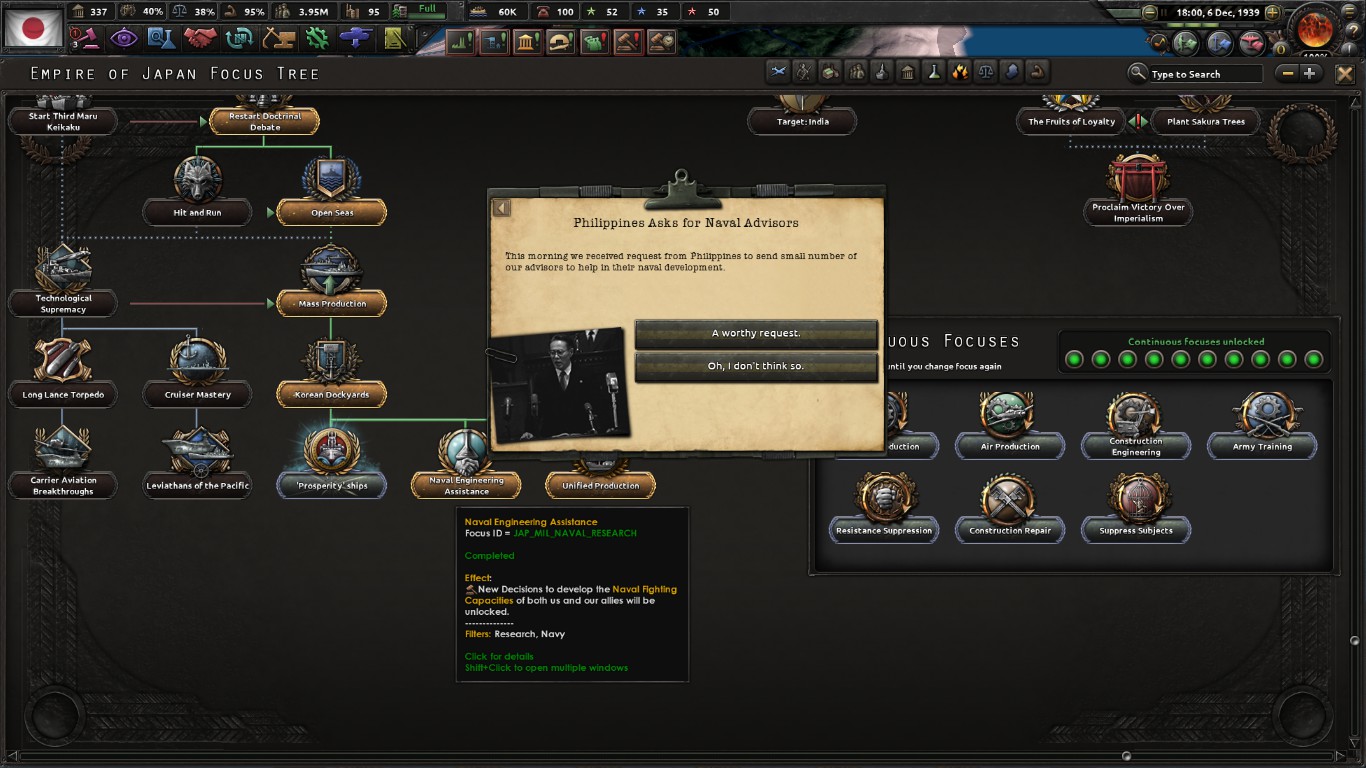Toggle the war flames filter above the search bar

960,71
